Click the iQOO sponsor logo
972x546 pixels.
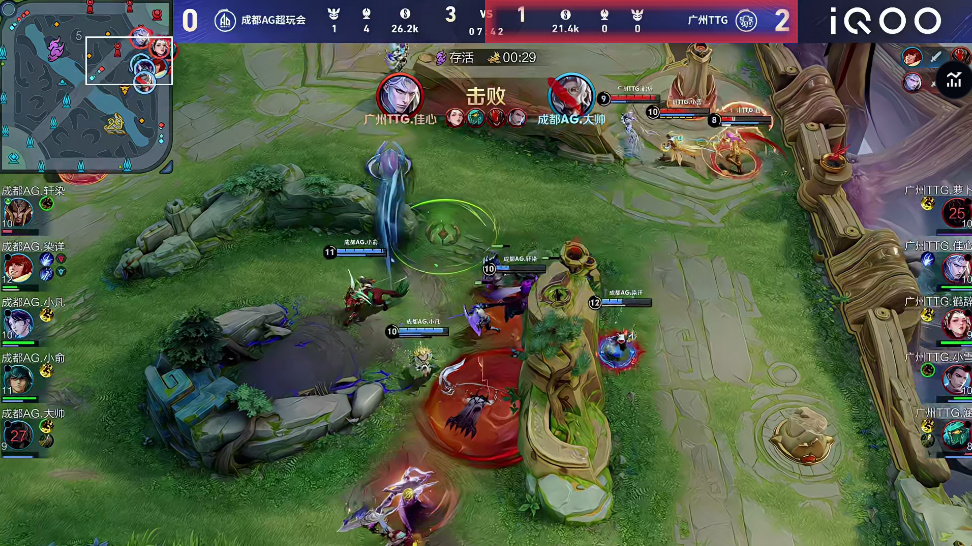[885, 20]
